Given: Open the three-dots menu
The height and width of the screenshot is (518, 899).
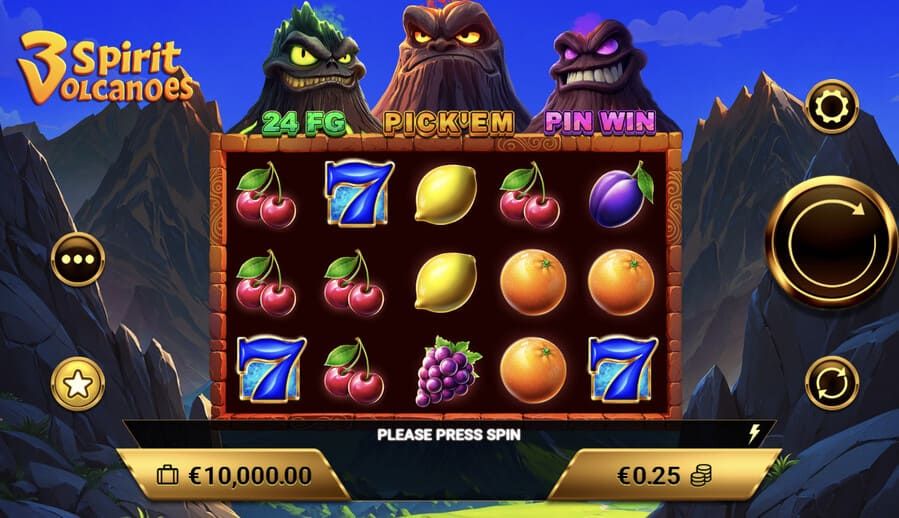Looking at the screenshot, I should (77, 259).
